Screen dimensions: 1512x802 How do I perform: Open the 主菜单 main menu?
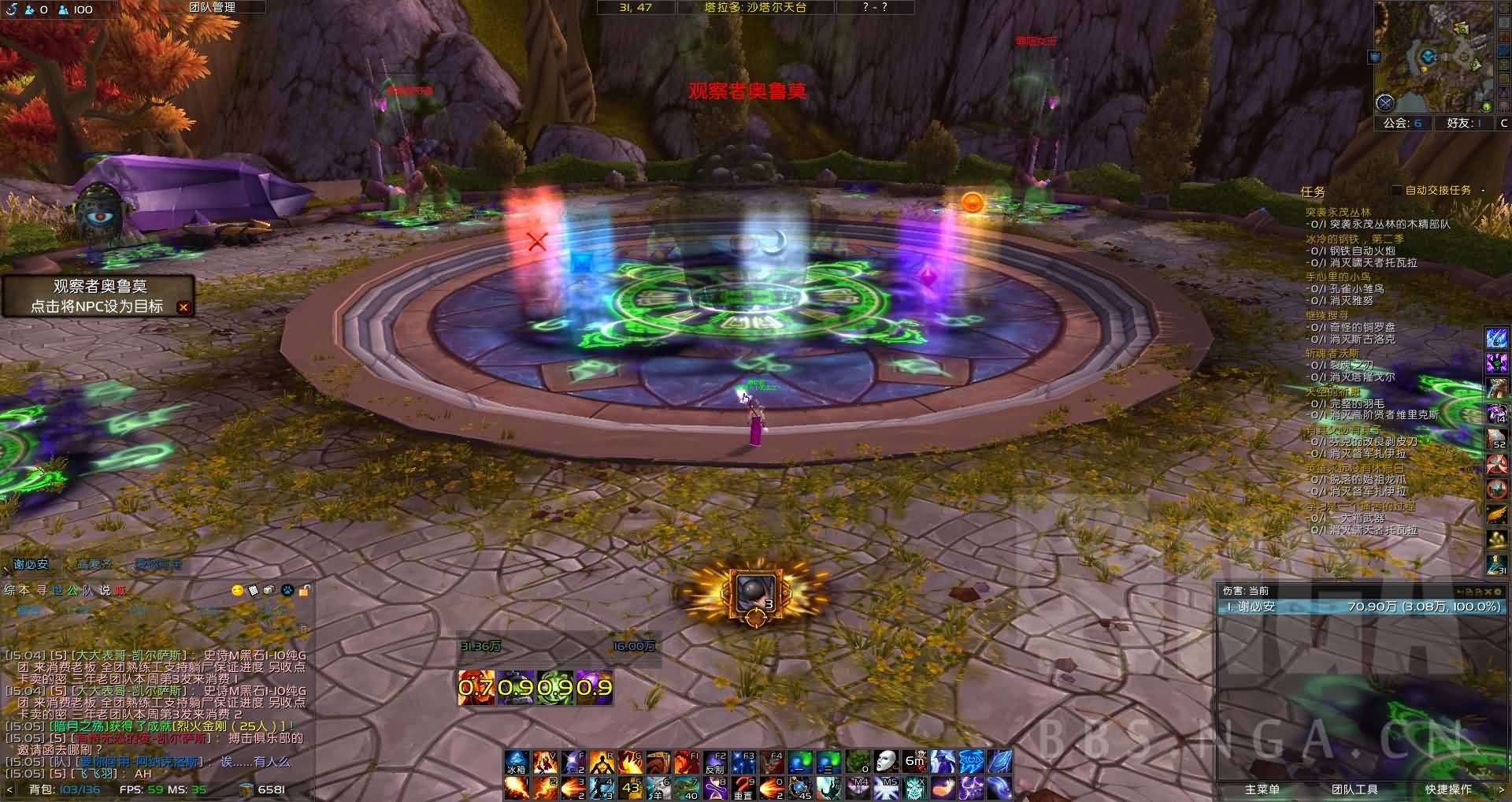coord(1262,789)
